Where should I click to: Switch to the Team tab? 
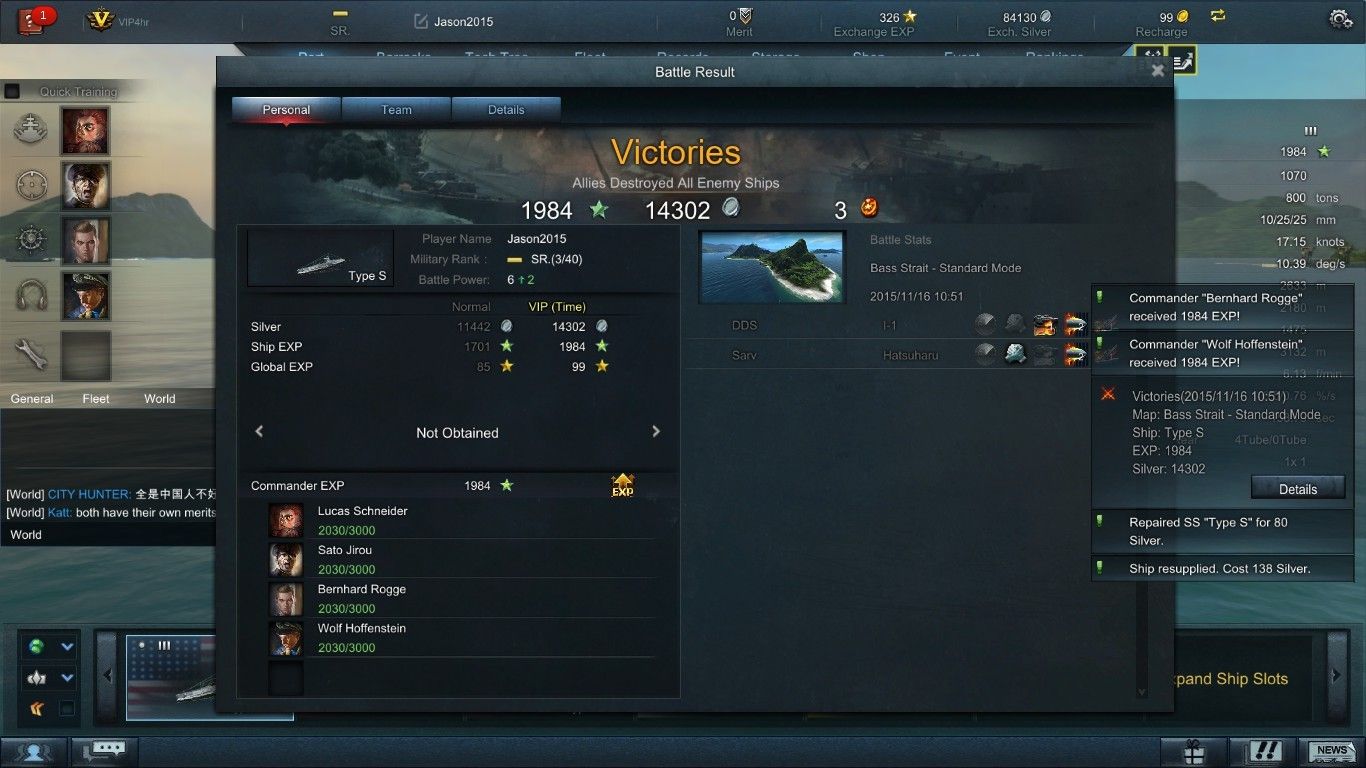point(396,110)
